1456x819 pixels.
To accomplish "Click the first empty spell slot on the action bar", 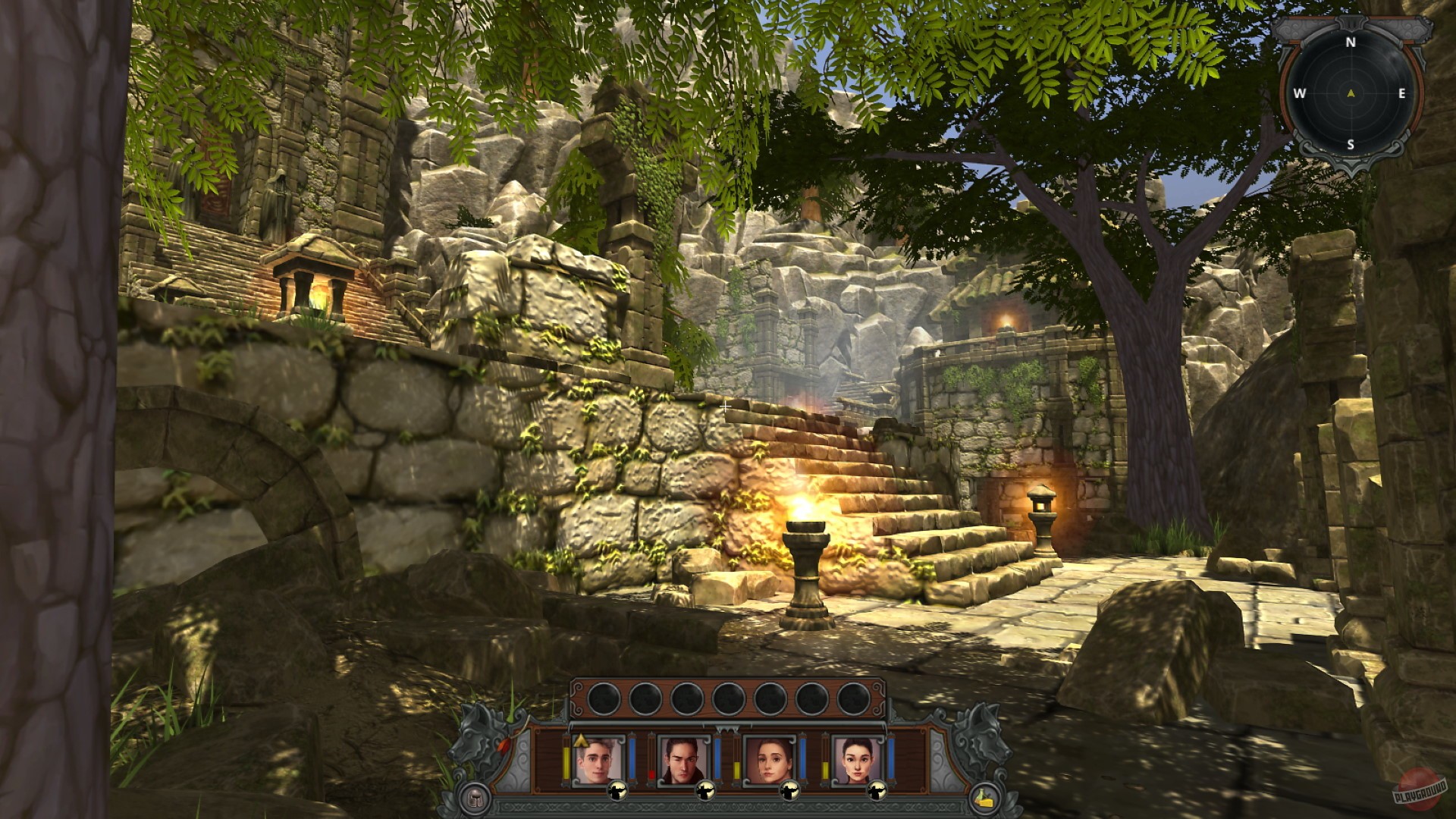I will coord(604,698).
